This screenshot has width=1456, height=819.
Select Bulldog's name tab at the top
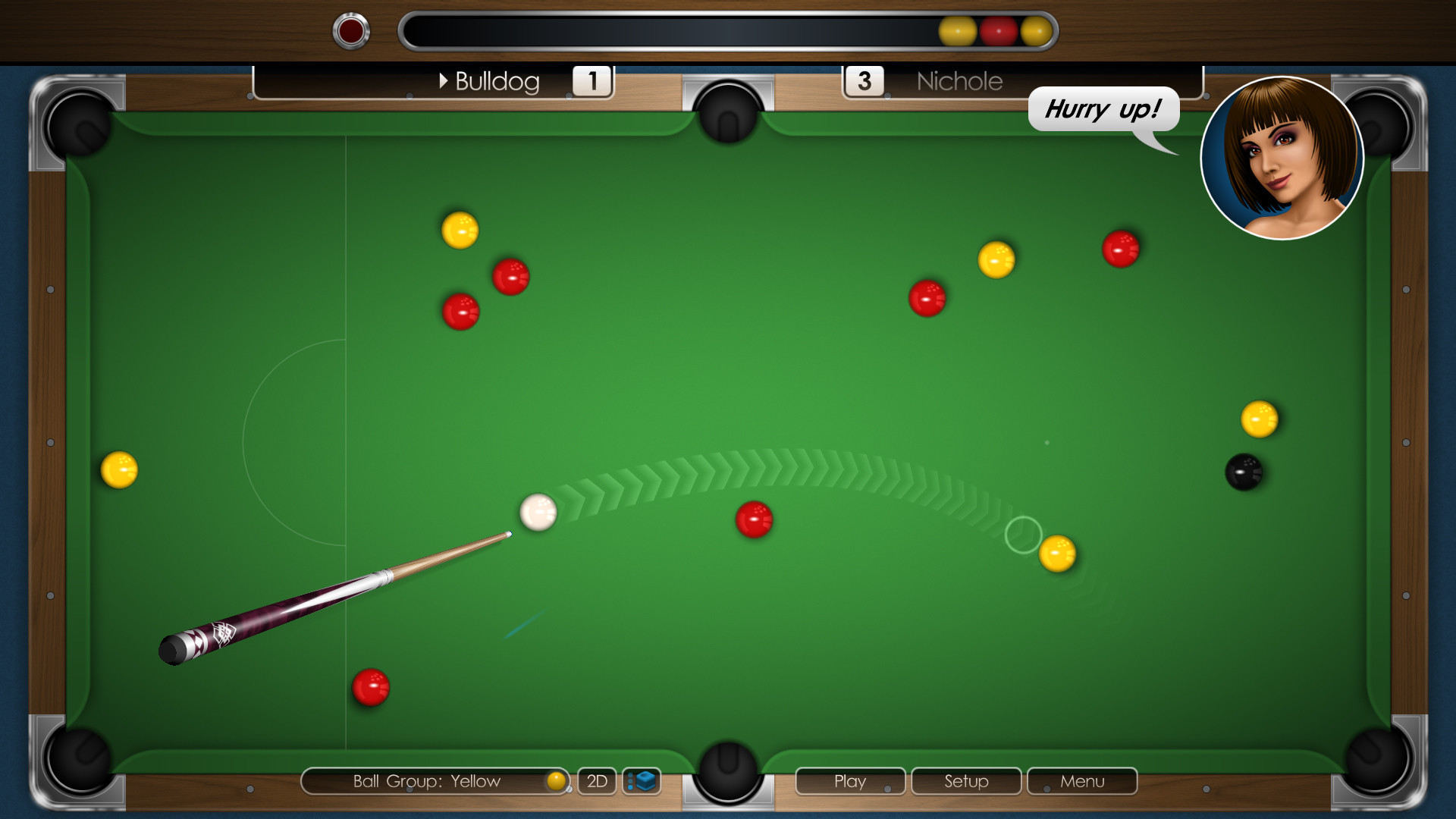pyautogui.click(x=497, y=81)
